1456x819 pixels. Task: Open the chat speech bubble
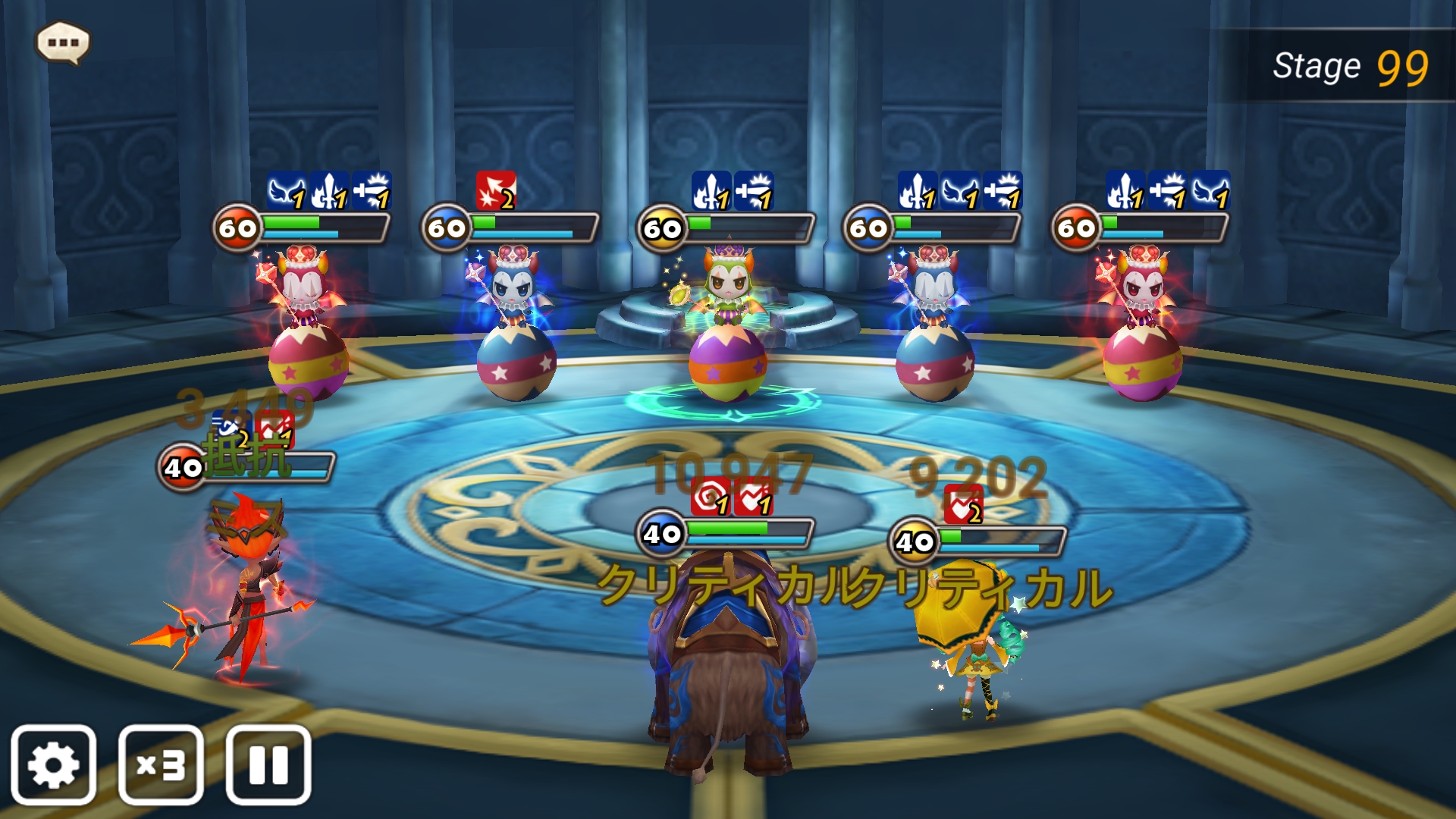[x=64, y=42]
